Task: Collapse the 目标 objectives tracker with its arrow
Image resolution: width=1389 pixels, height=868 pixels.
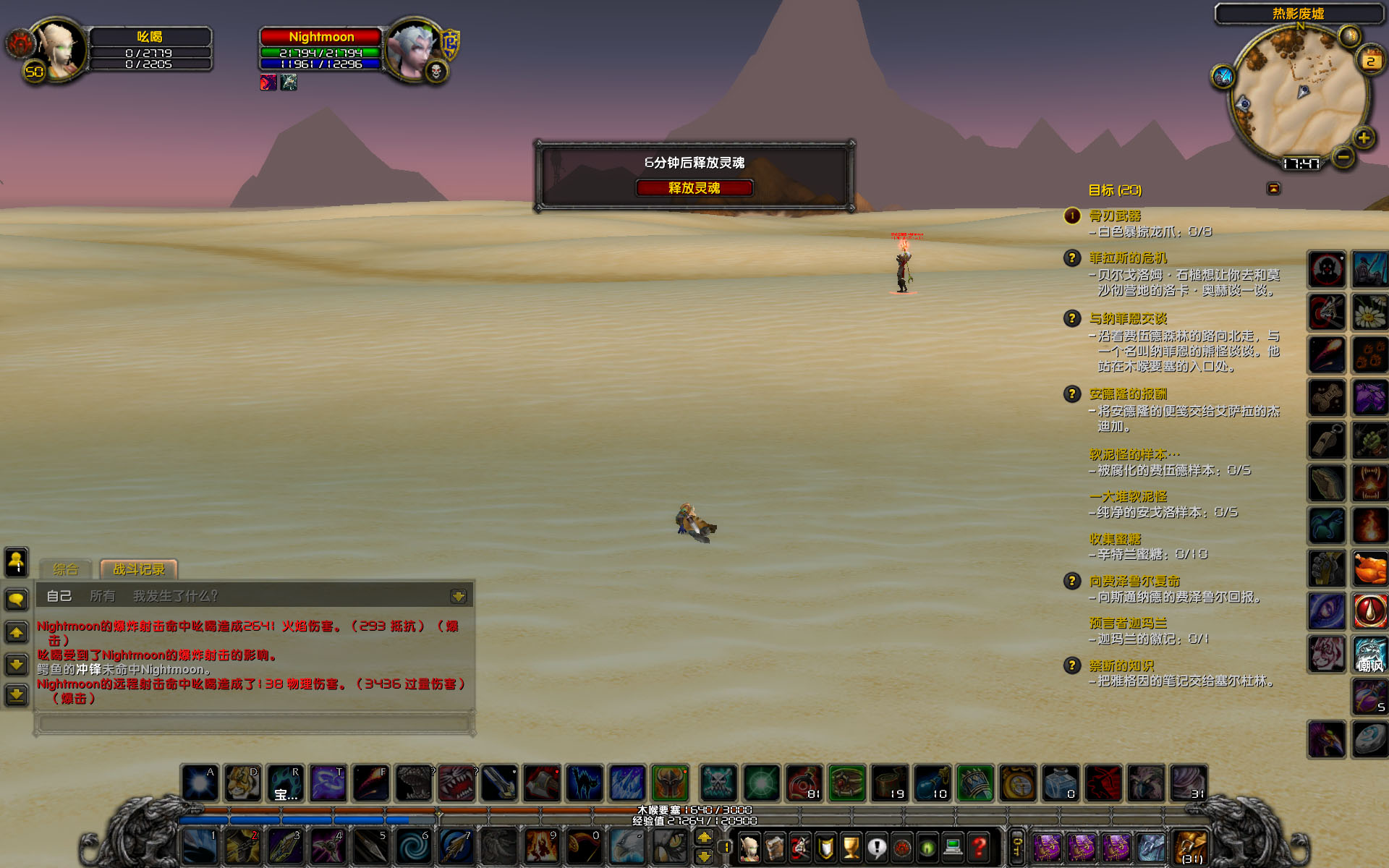Action: click(x=1273, y=189)
